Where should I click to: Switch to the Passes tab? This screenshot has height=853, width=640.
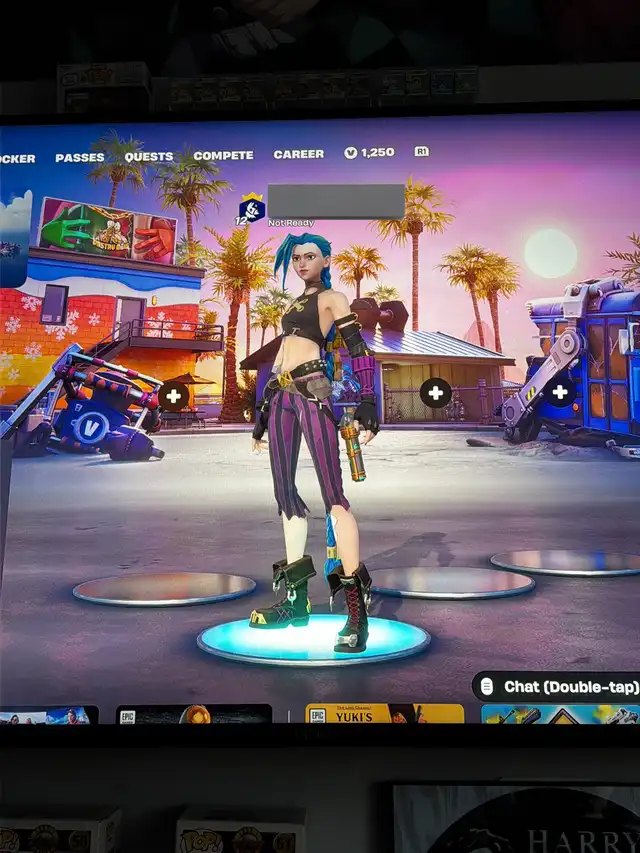click(79, 157)
